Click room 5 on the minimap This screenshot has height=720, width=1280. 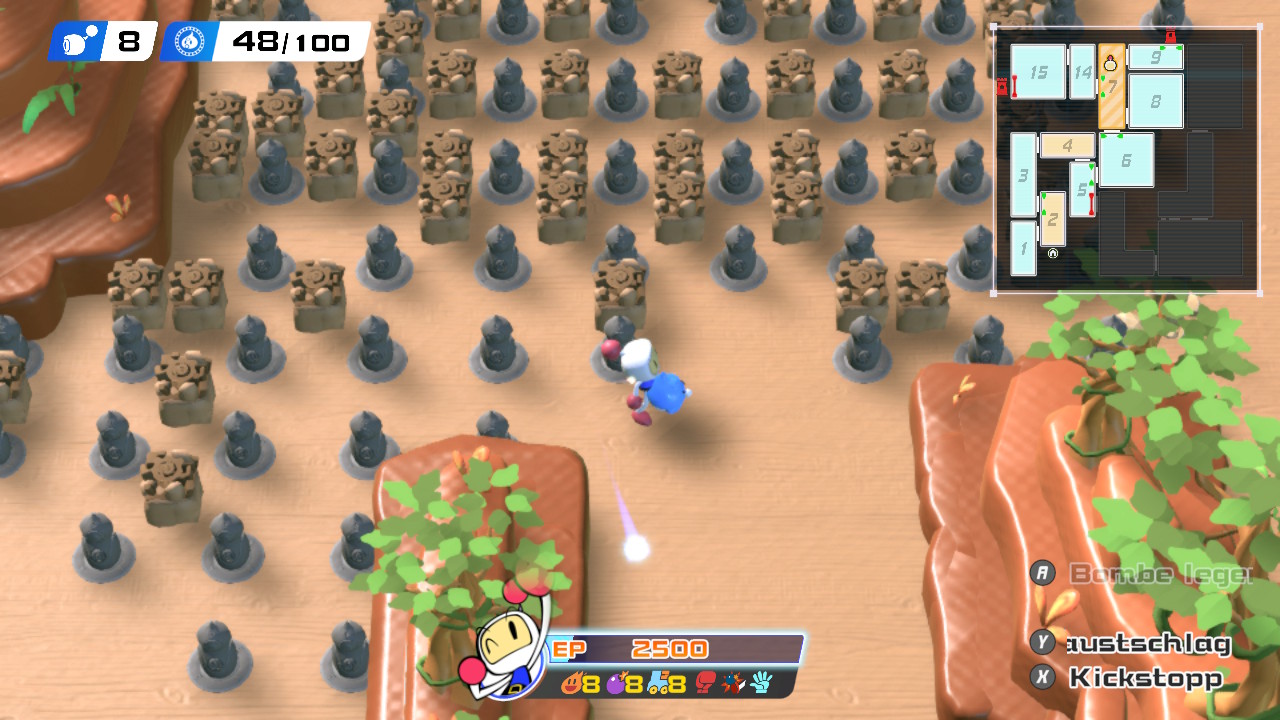pos(1082,188)
